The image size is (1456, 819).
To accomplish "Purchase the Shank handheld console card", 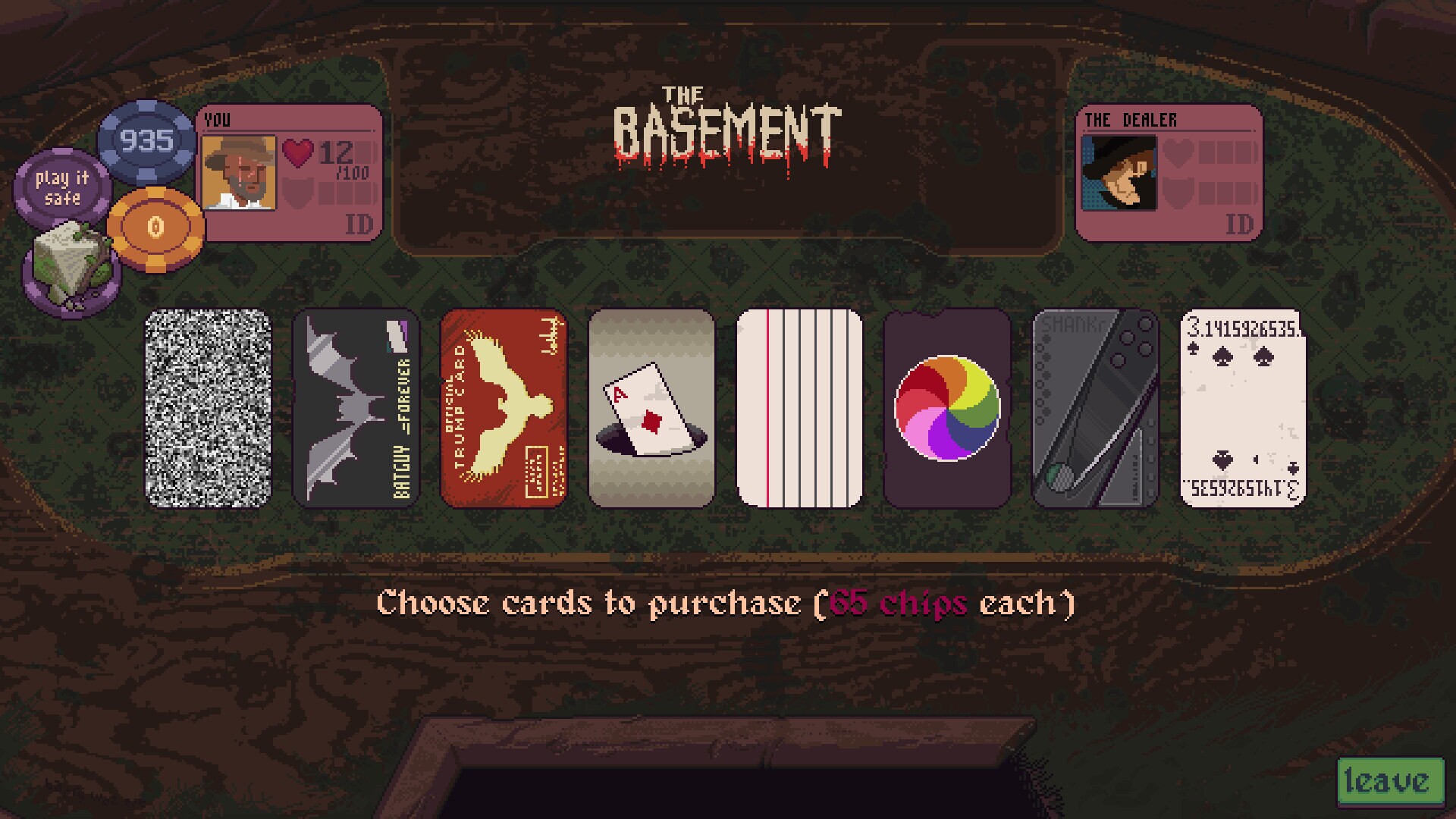I will 1095,408.
